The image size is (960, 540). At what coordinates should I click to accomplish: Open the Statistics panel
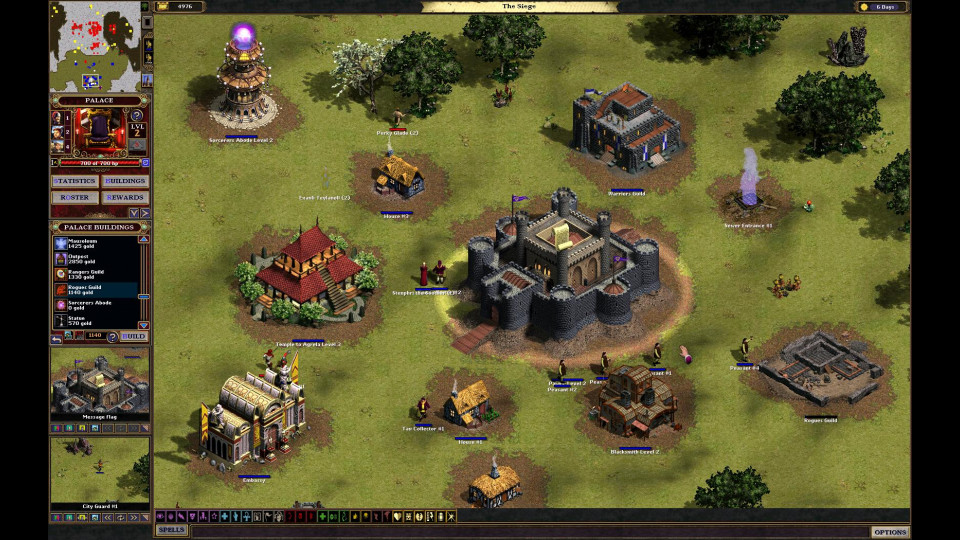75,181
